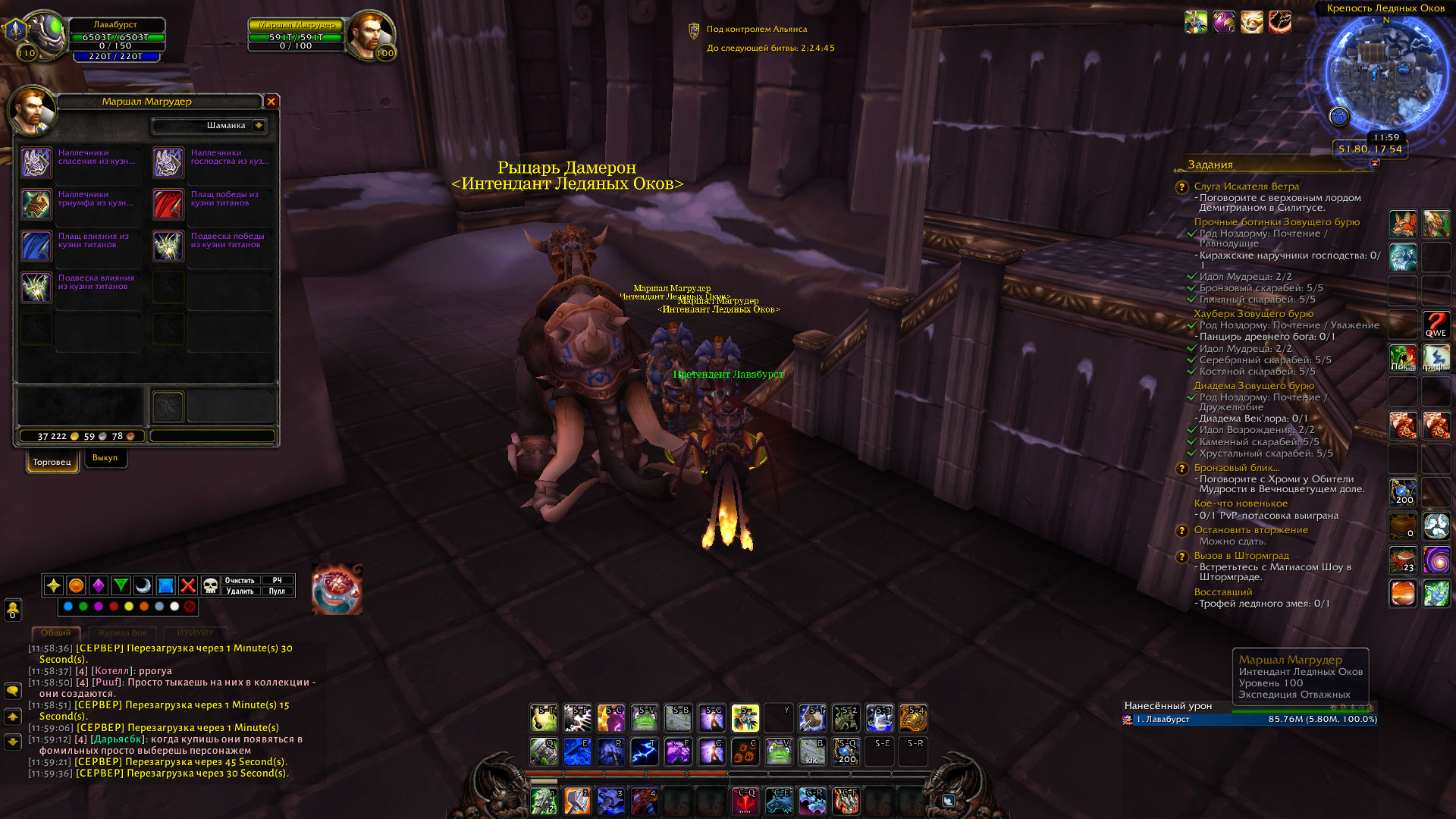Click the Лавабурст player portrait frame
This screenshot has width=1456, height=819.
pyautogui.click(x=44, y=34)
